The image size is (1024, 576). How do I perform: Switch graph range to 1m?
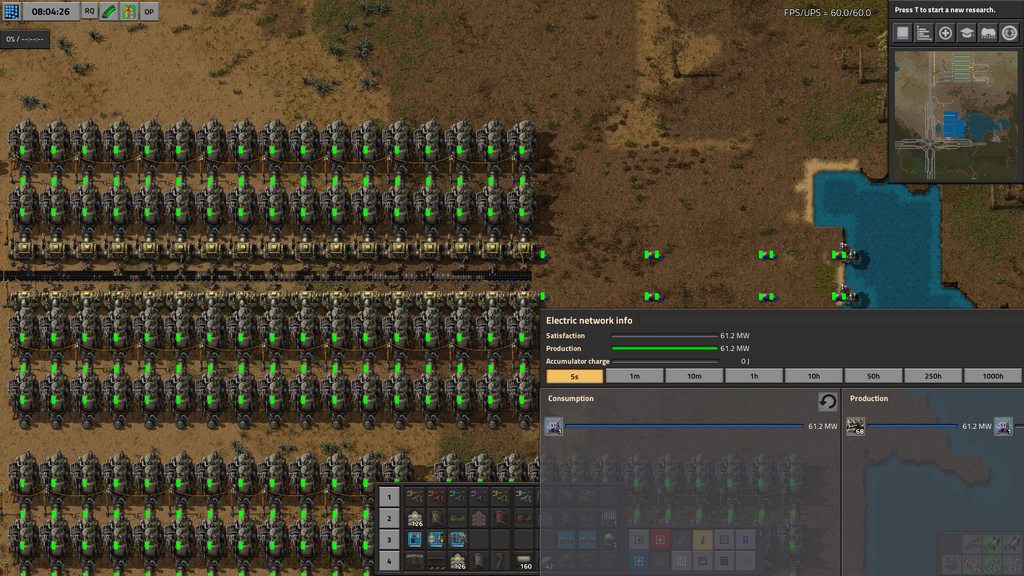[x=634, y=376]
